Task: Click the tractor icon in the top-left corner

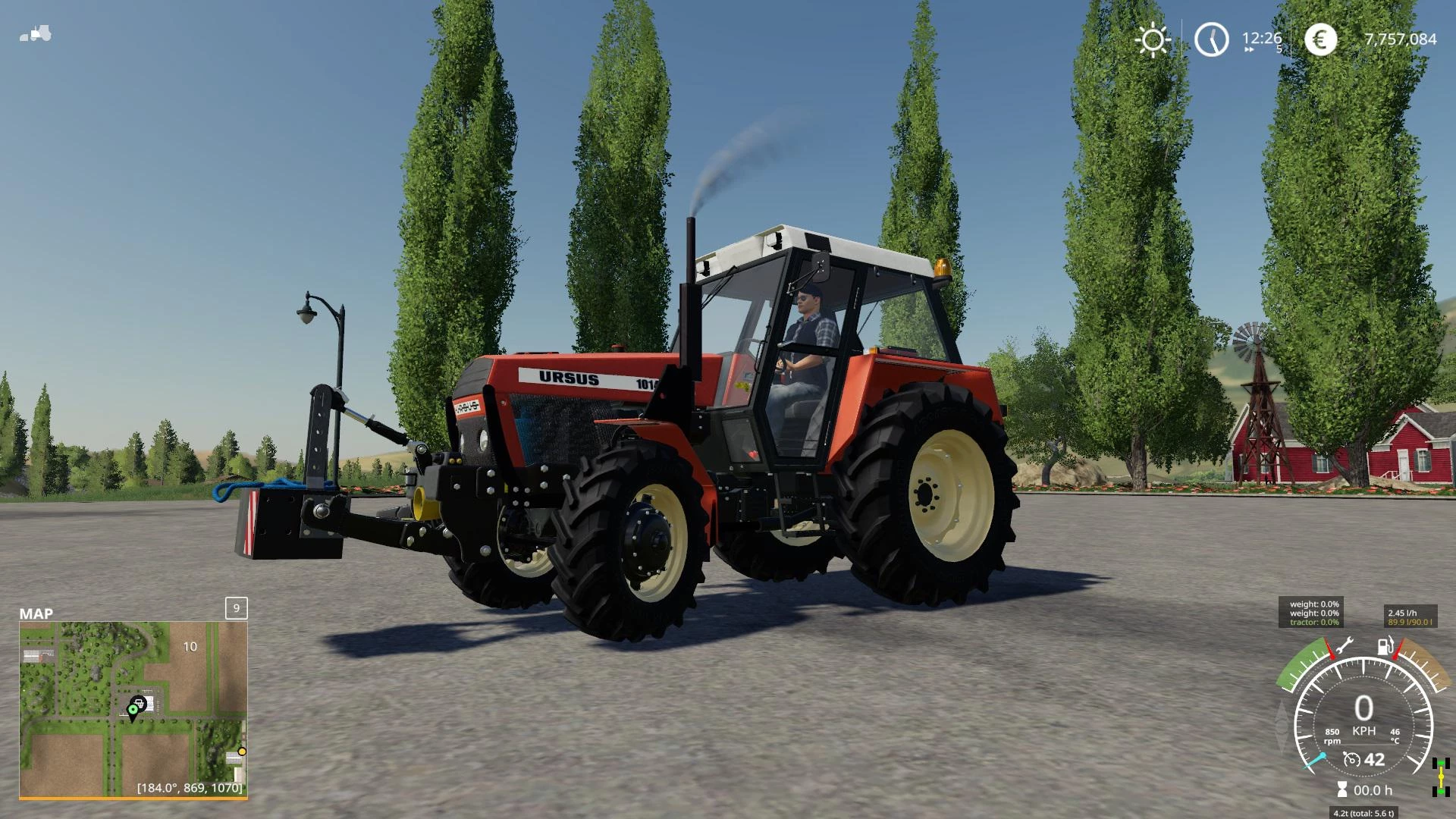Action: 35,33
